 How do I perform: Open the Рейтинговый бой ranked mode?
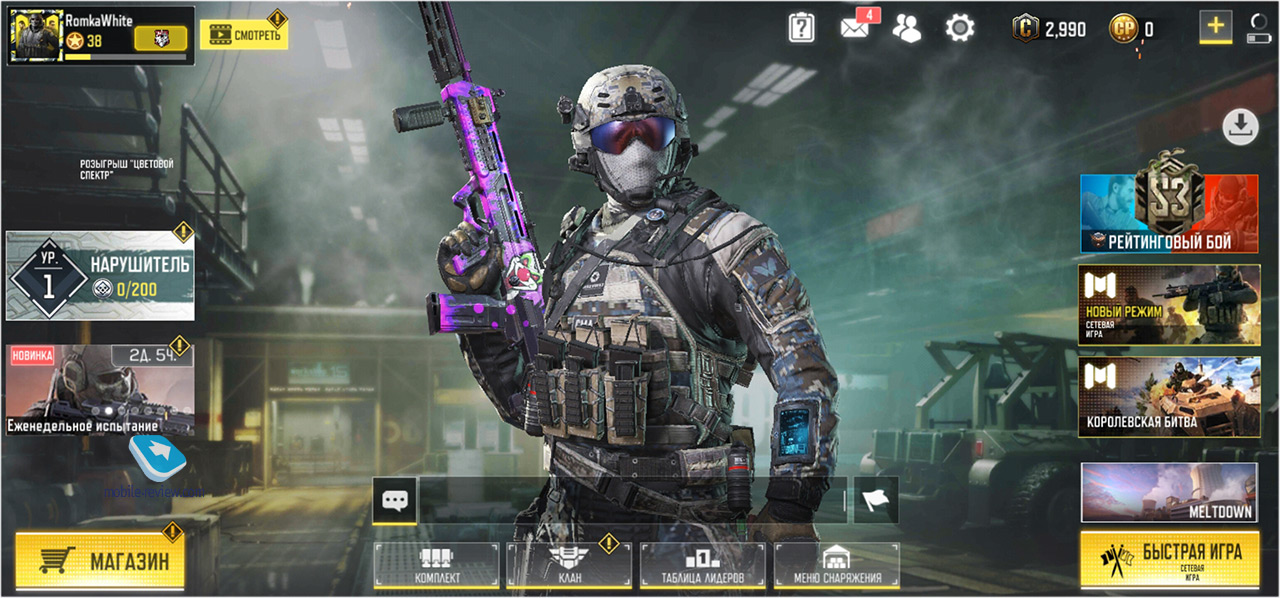click(1169, 213)
